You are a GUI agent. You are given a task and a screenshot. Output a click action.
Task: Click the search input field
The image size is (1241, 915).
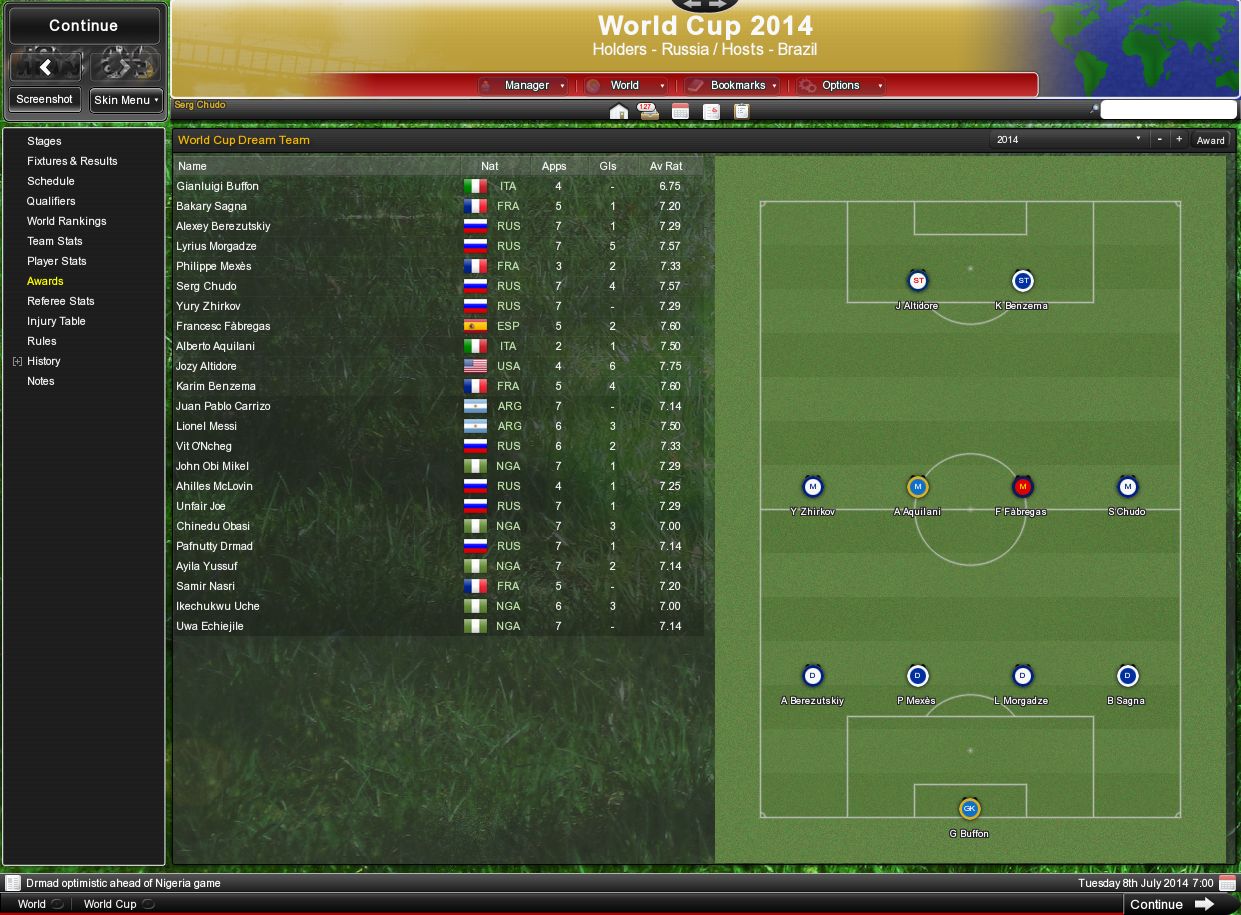pos(1168,110)
